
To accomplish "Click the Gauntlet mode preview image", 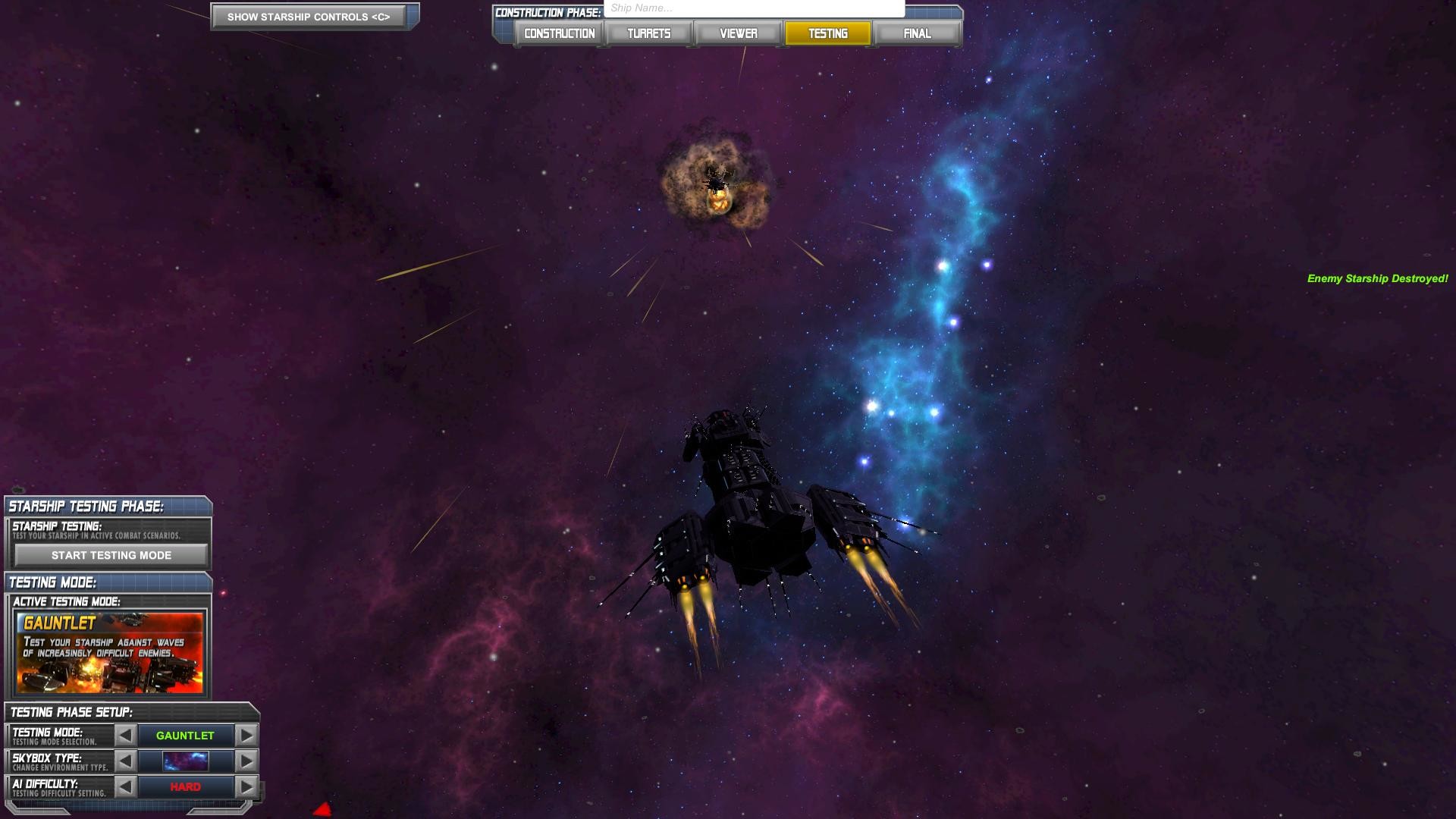I will coord(110,654).
